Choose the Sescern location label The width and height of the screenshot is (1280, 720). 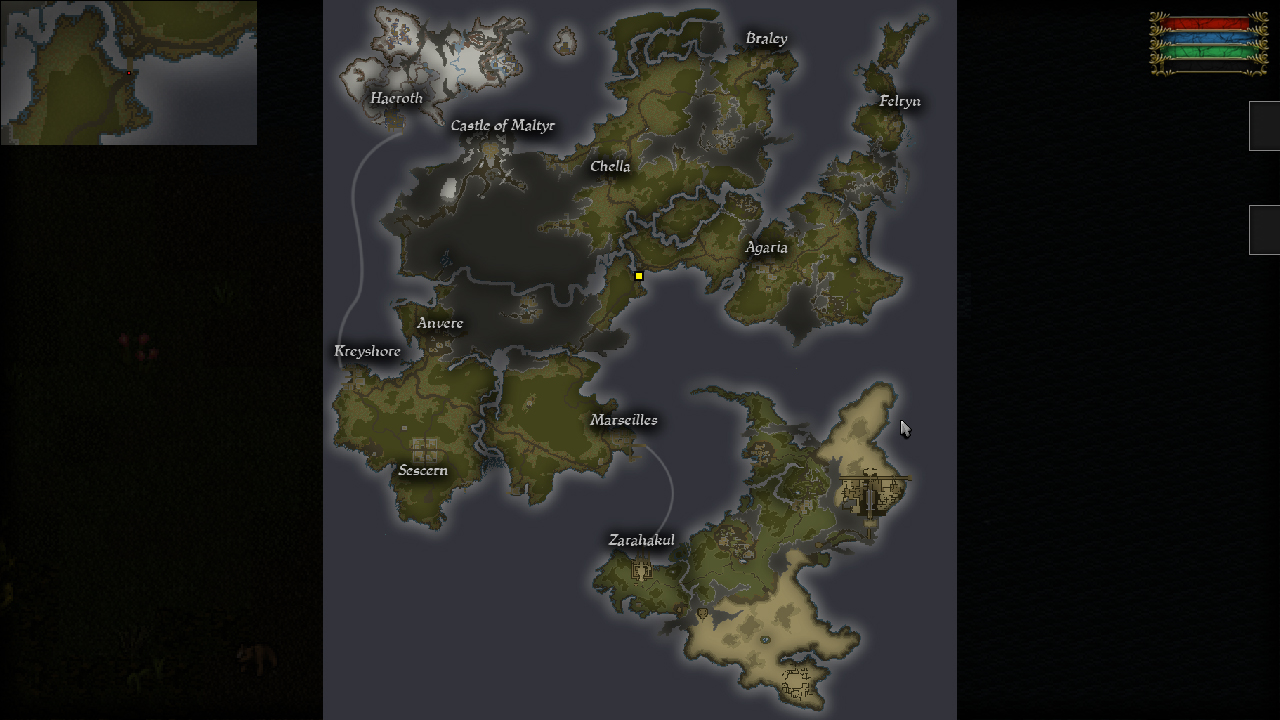pyautogui.click(x=423, y=471)
